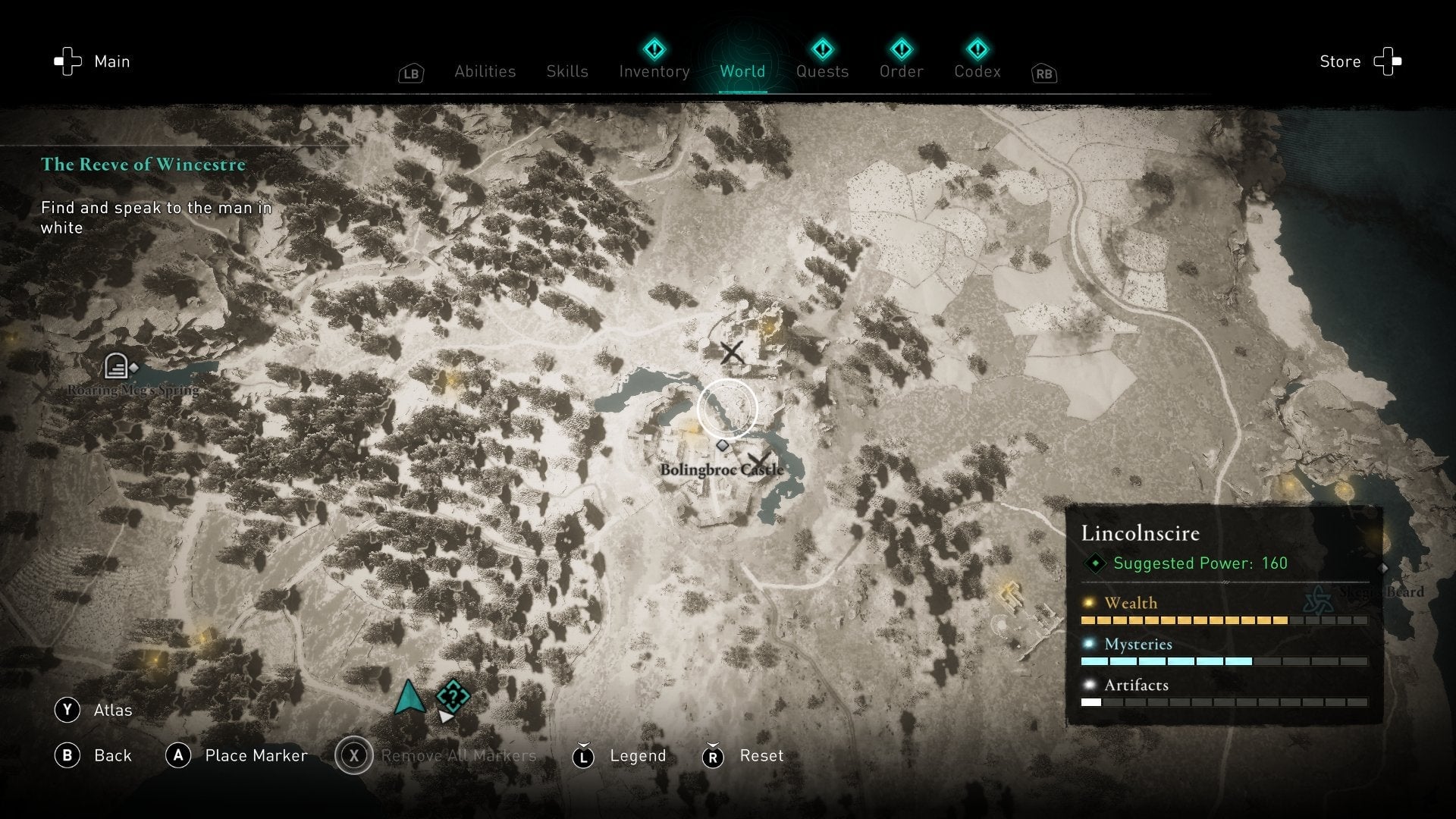Switch to the Abilities tab
This screenshot has width=1456, height=819.
point(485,71)
